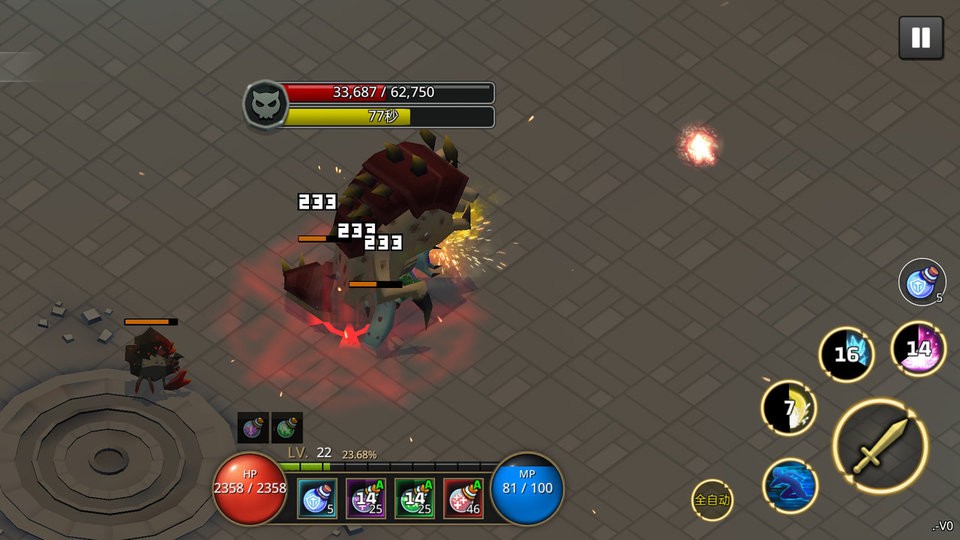Pause the game
This screenshot has height=540, width=960.
pyautogui.click(x=920, y=38)
